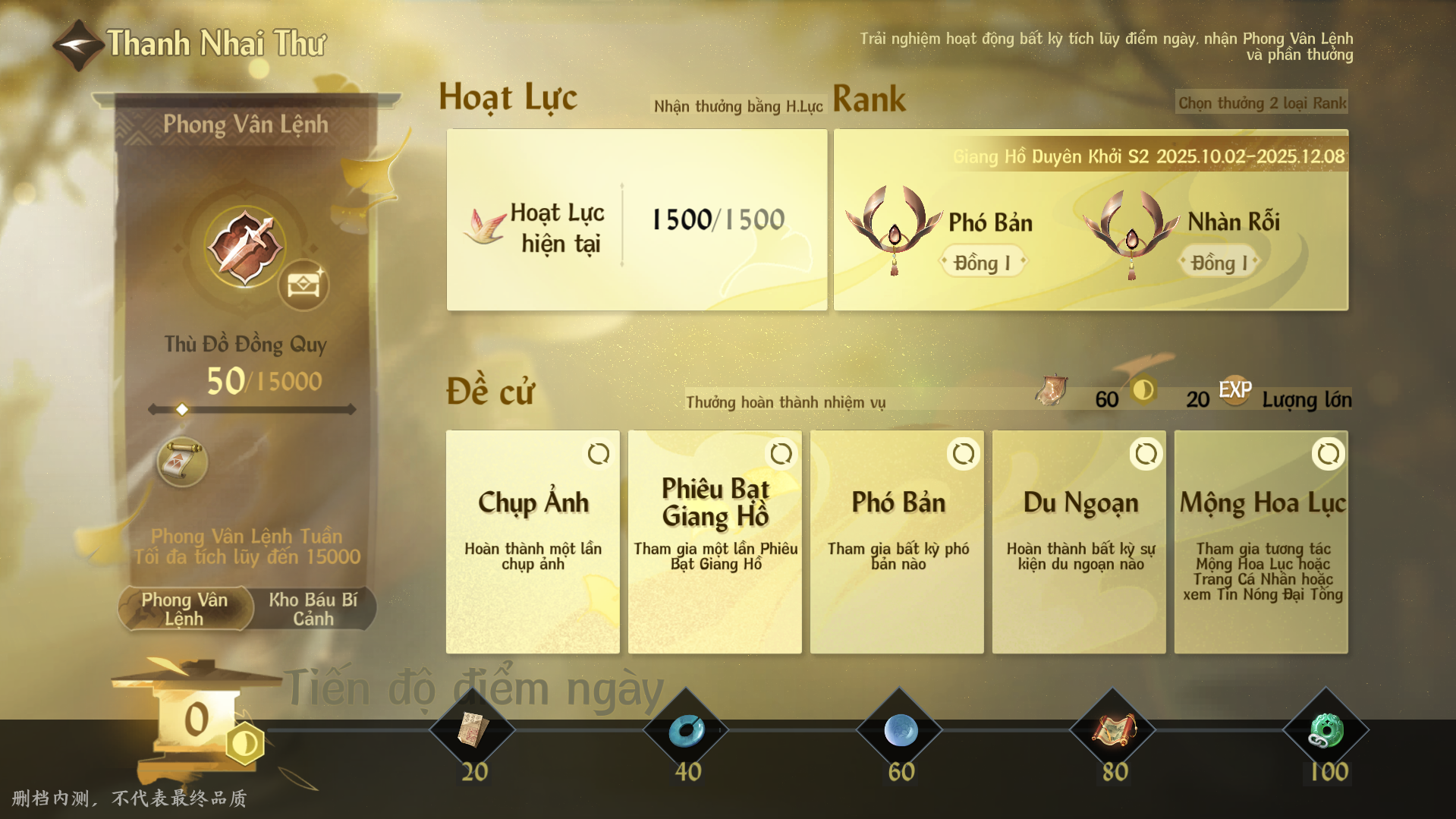View the Nhàn Rỗi rank Đồng I badge
The height and width of the screenshot is (819, 1456).
1219,263
